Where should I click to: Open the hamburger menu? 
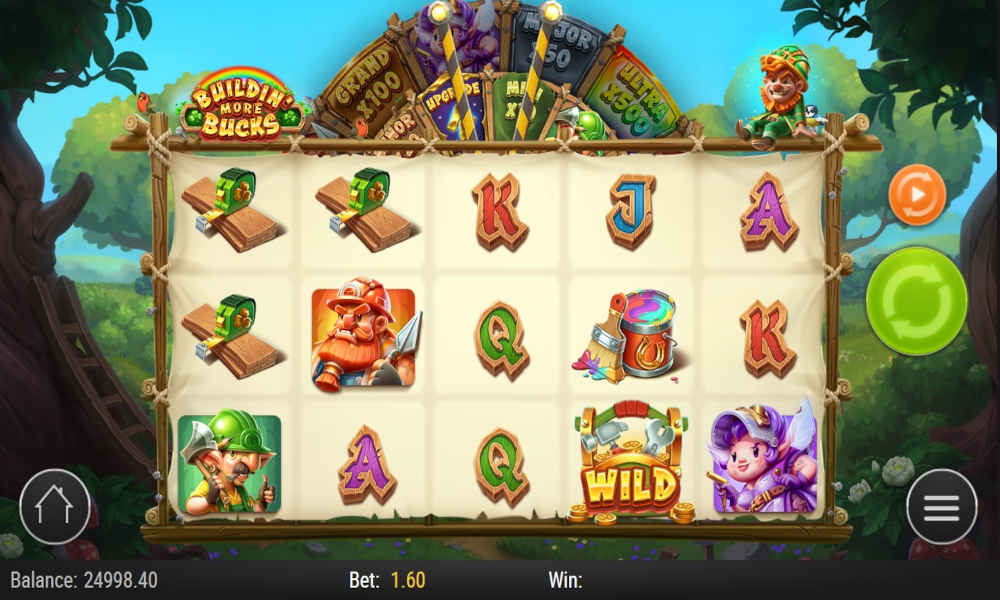941,507
